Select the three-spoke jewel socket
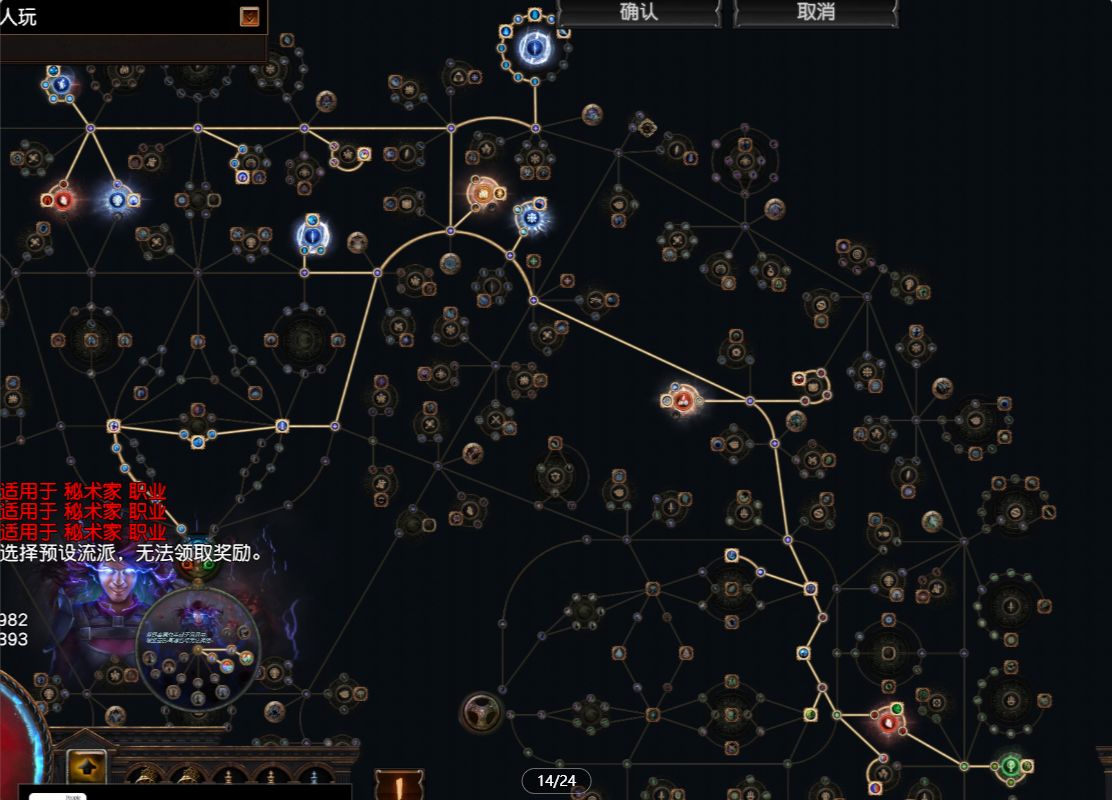The image size is (1112, 800). pos(481,712)
